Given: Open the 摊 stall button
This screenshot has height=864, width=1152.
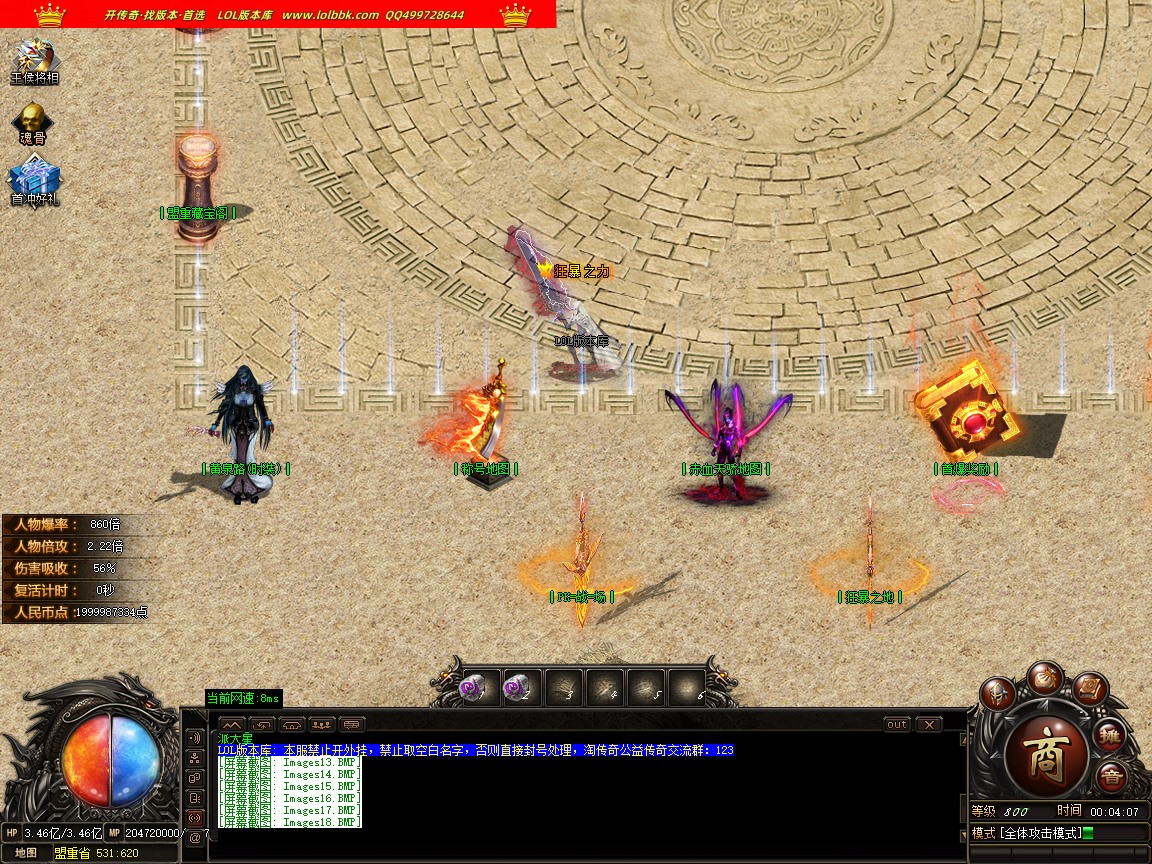Looking at the screenshot, I should 1110,737.
